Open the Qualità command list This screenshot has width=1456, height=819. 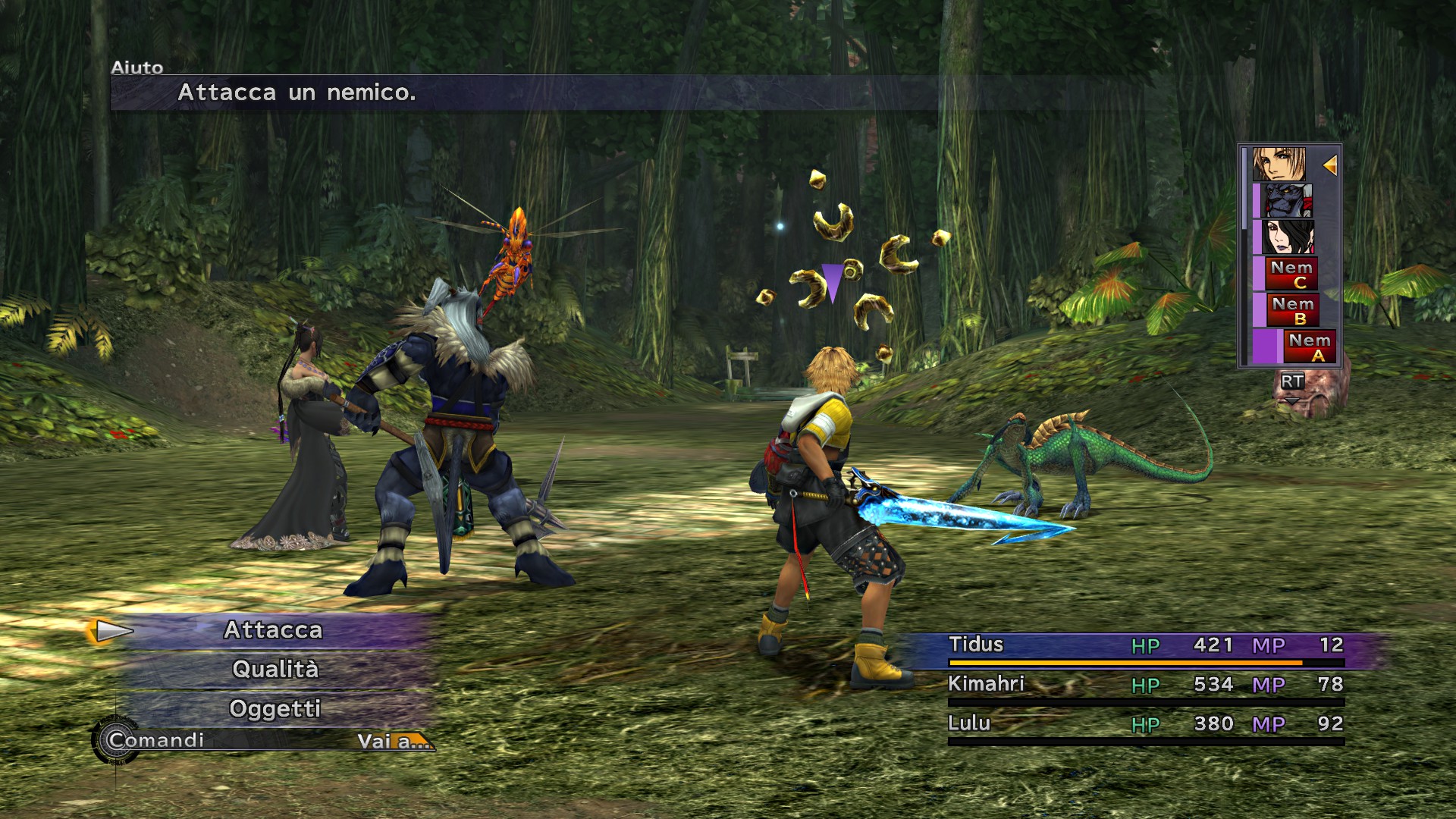pyautogui.click(x=275, y=670)
